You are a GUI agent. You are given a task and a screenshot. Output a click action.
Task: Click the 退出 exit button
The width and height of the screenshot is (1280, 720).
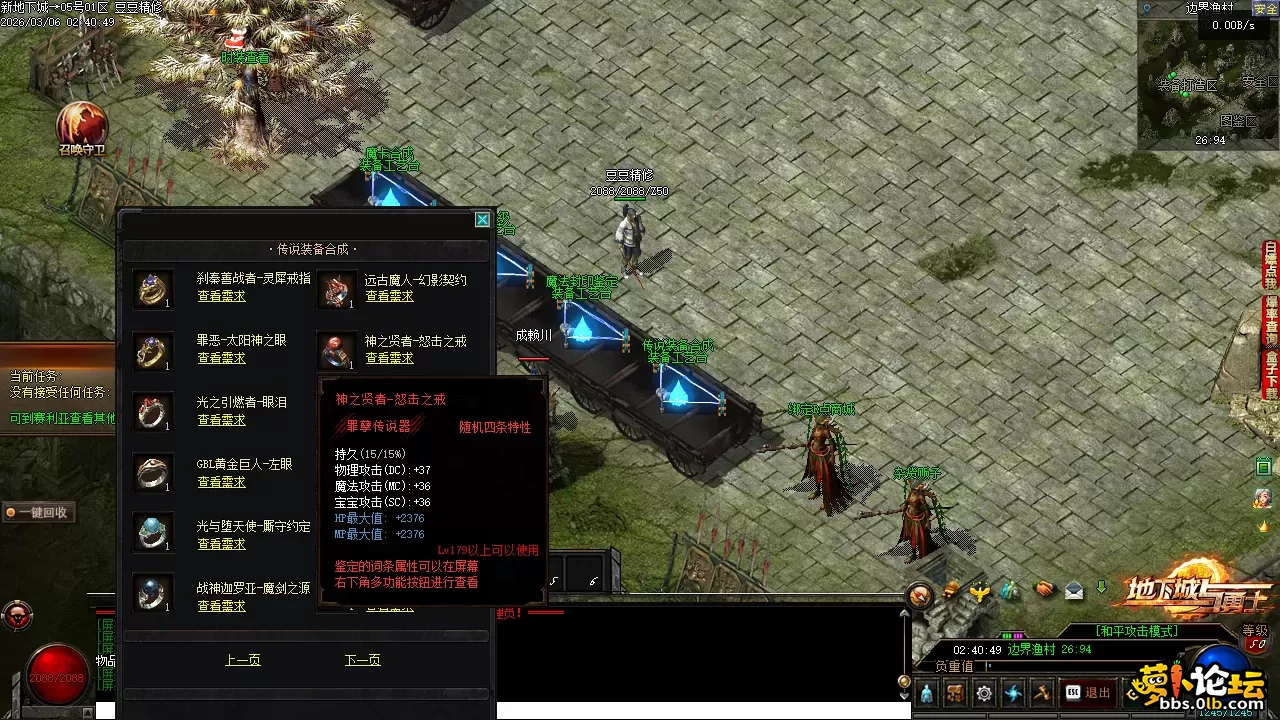pos(1088,692)
